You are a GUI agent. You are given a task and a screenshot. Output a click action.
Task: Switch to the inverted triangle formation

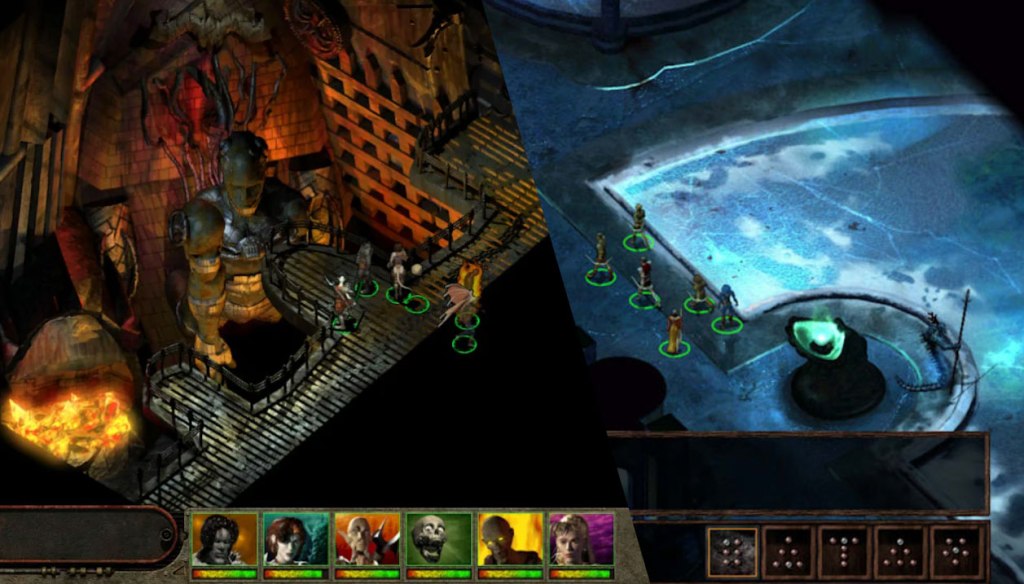click(x=788, y=552)
